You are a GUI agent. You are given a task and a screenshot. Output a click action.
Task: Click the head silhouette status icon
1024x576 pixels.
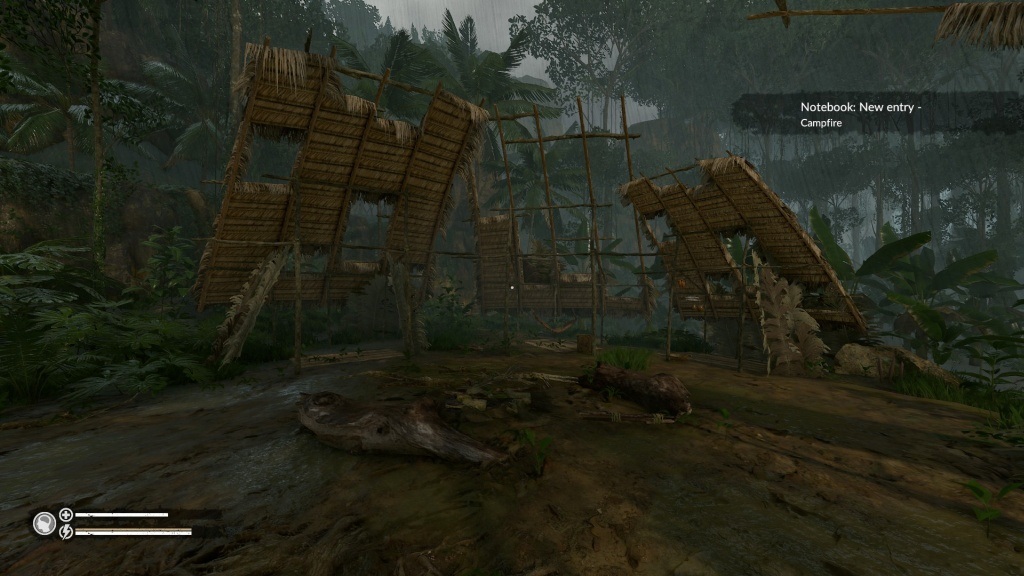click(x=44, y=523)
